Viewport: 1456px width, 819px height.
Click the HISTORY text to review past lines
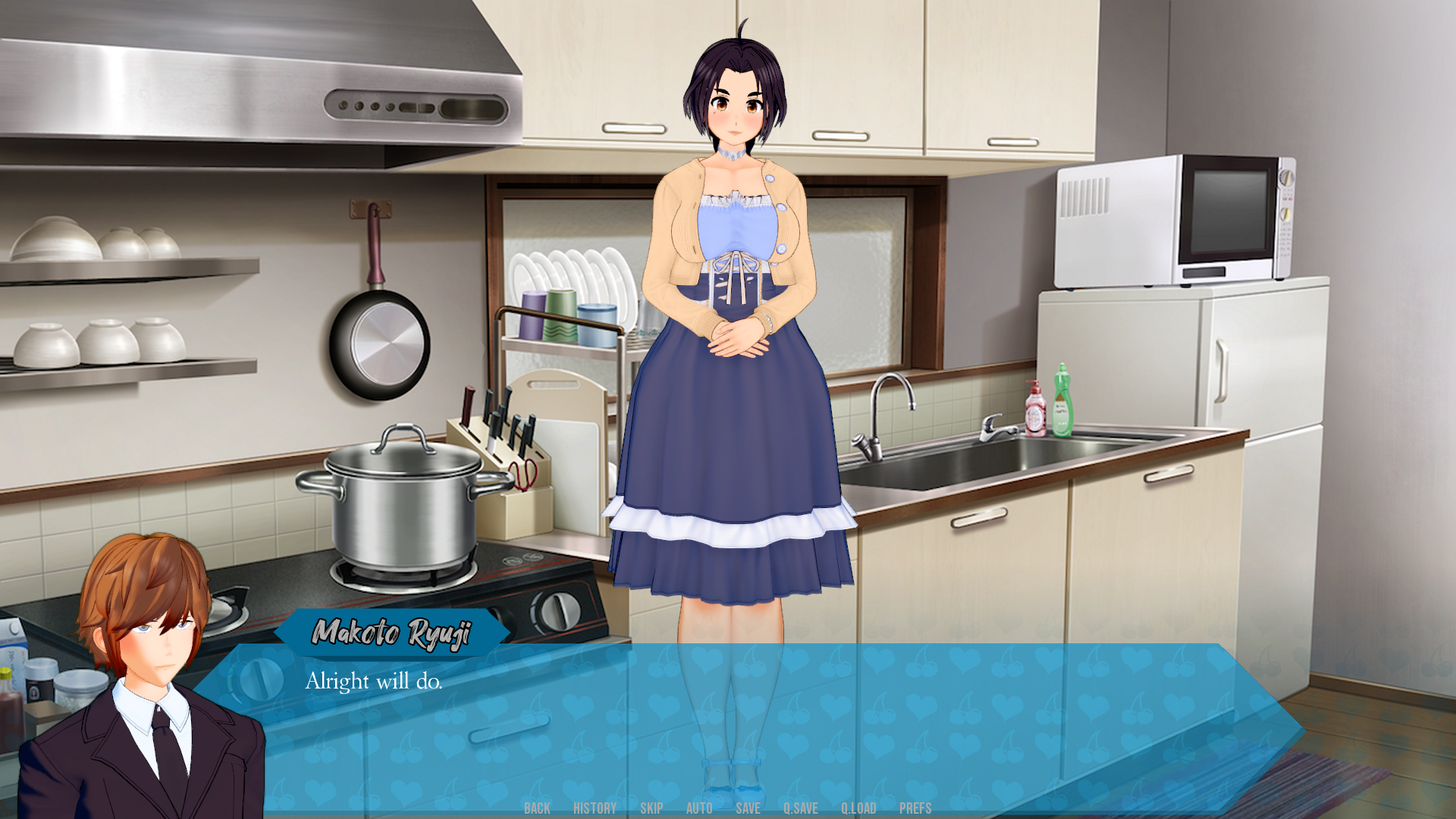[595, 808]
